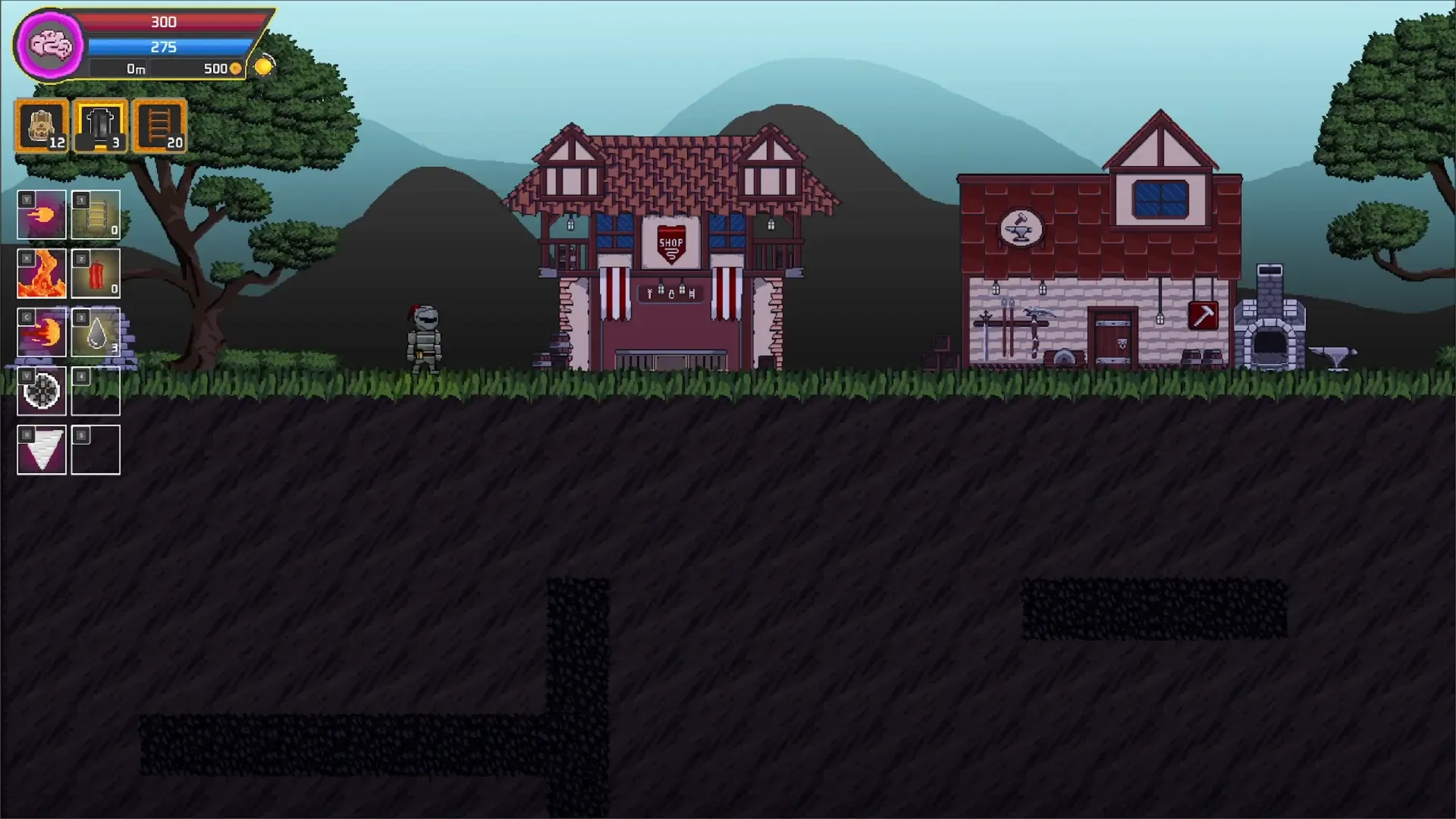
Task: Enter the SHOP building sign
Action: pyautogui.click(x=670, y=240)
